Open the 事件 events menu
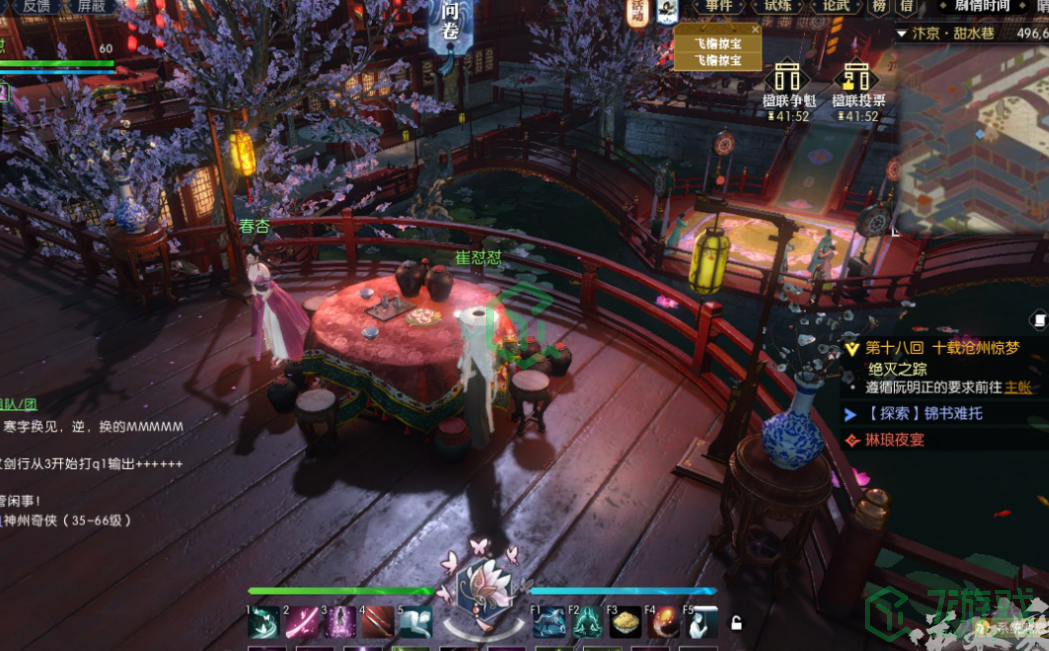Screen dimensions: 1049x651 (x=718, y=6)
